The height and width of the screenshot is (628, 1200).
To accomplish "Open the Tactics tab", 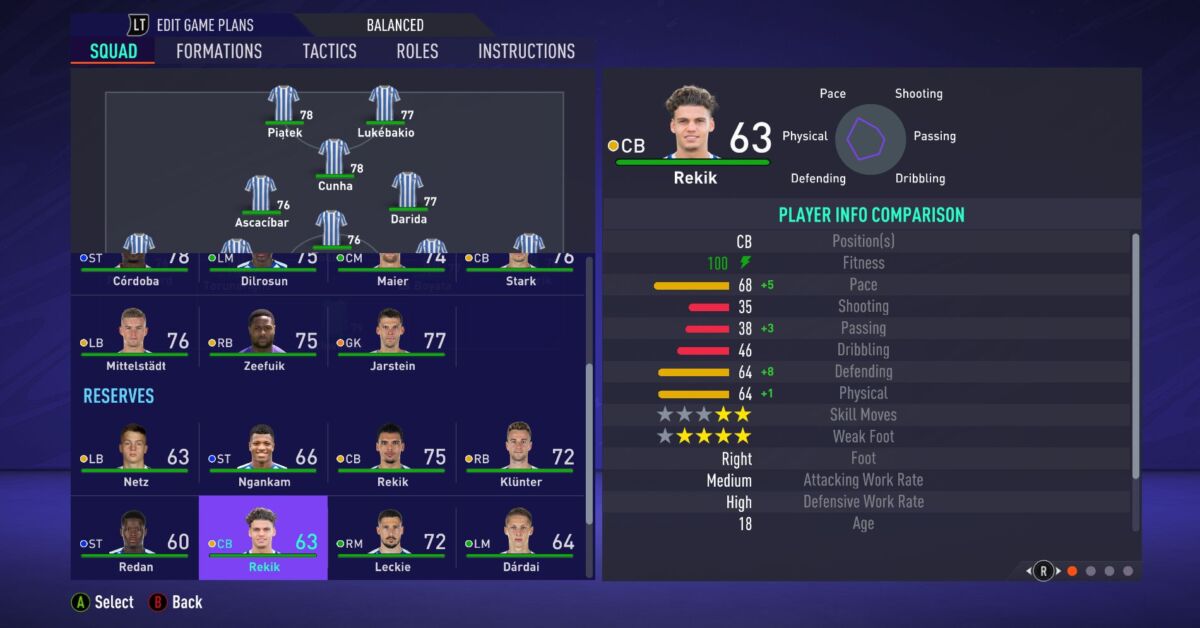I will (x=329, y=51).
